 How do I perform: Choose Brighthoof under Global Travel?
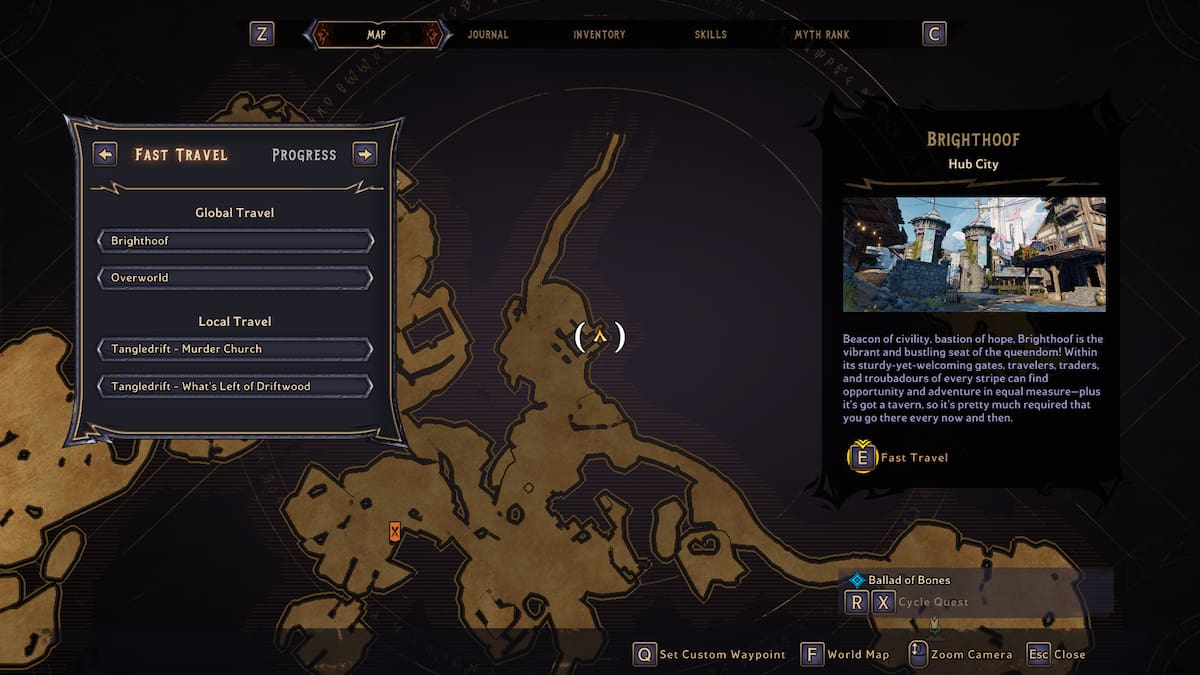235,241
